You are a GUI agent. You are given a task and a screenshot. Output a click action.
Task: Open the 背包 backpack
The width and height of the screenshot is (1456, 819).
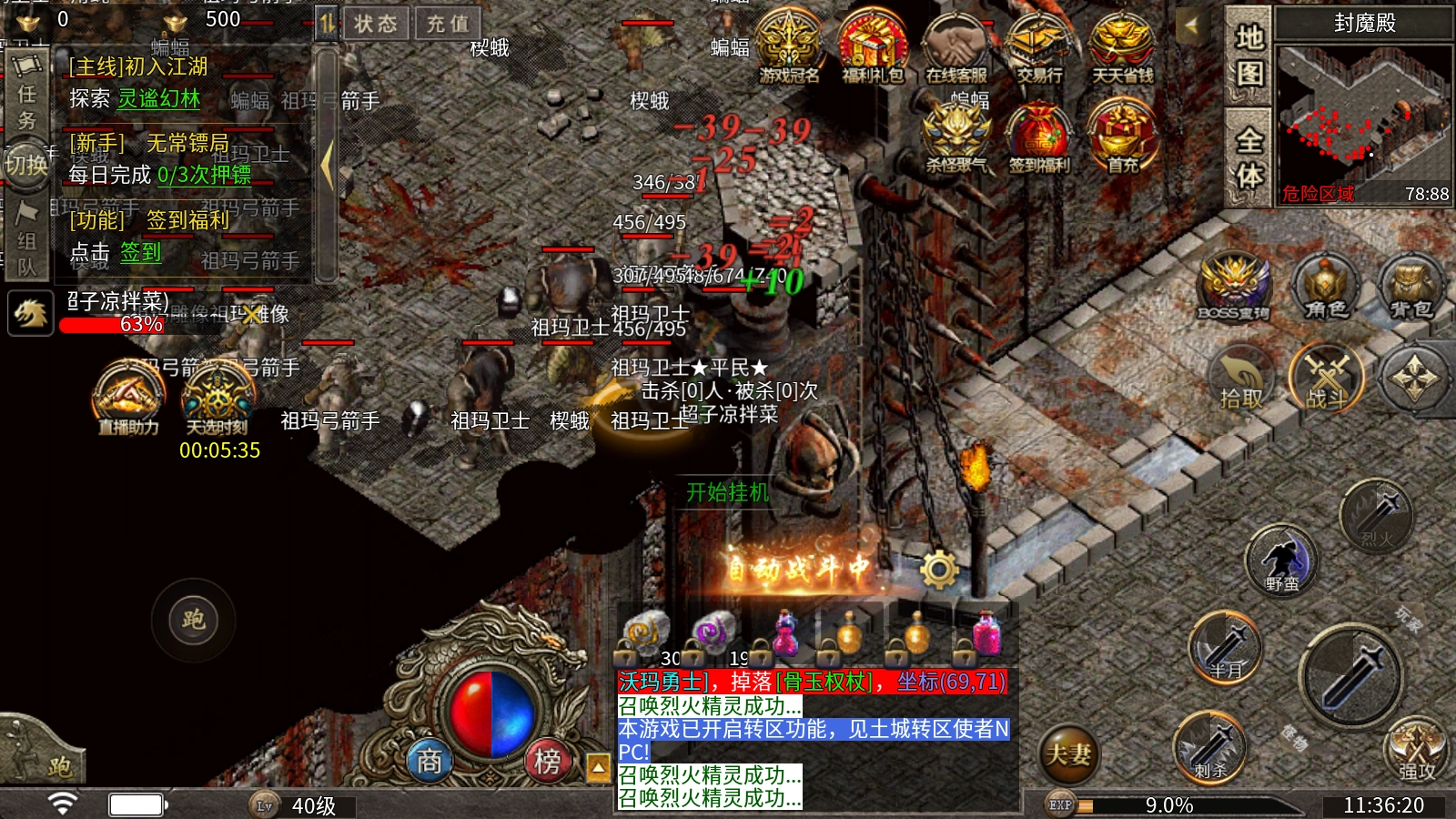pyautogui.click(x=1410, y=287)
